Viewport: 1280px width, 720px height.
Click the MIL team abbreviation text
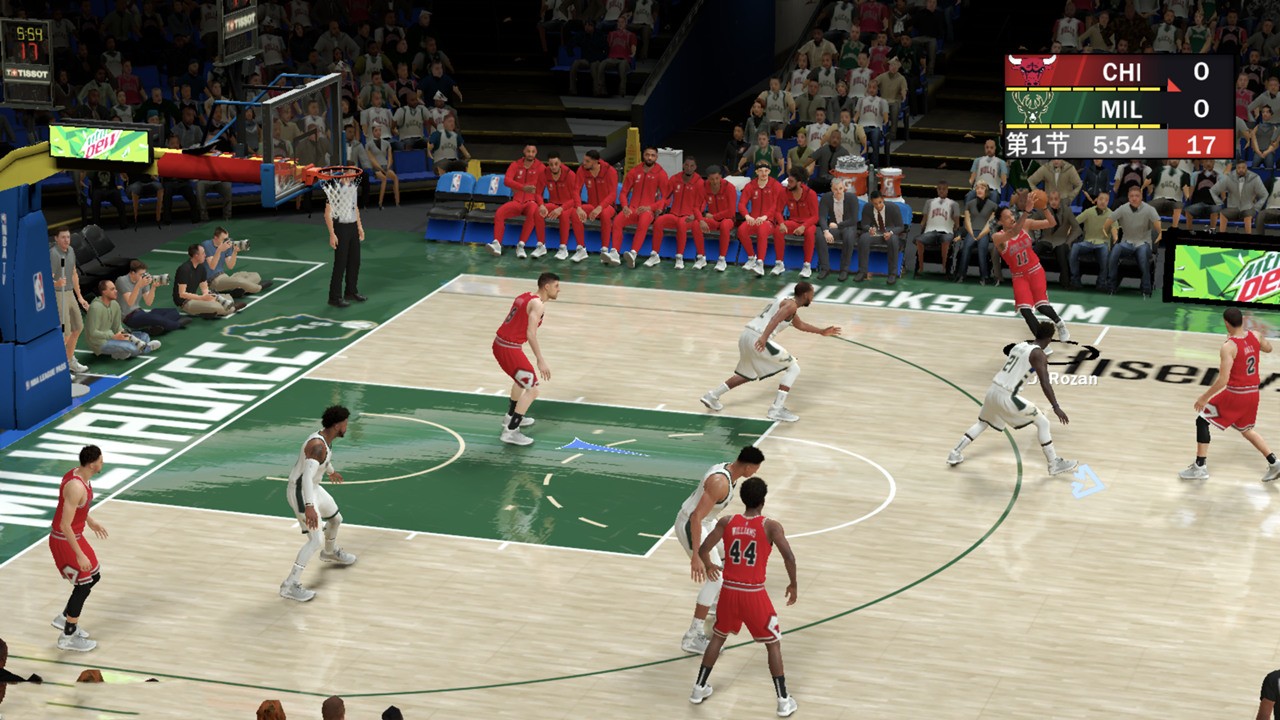1122,108
